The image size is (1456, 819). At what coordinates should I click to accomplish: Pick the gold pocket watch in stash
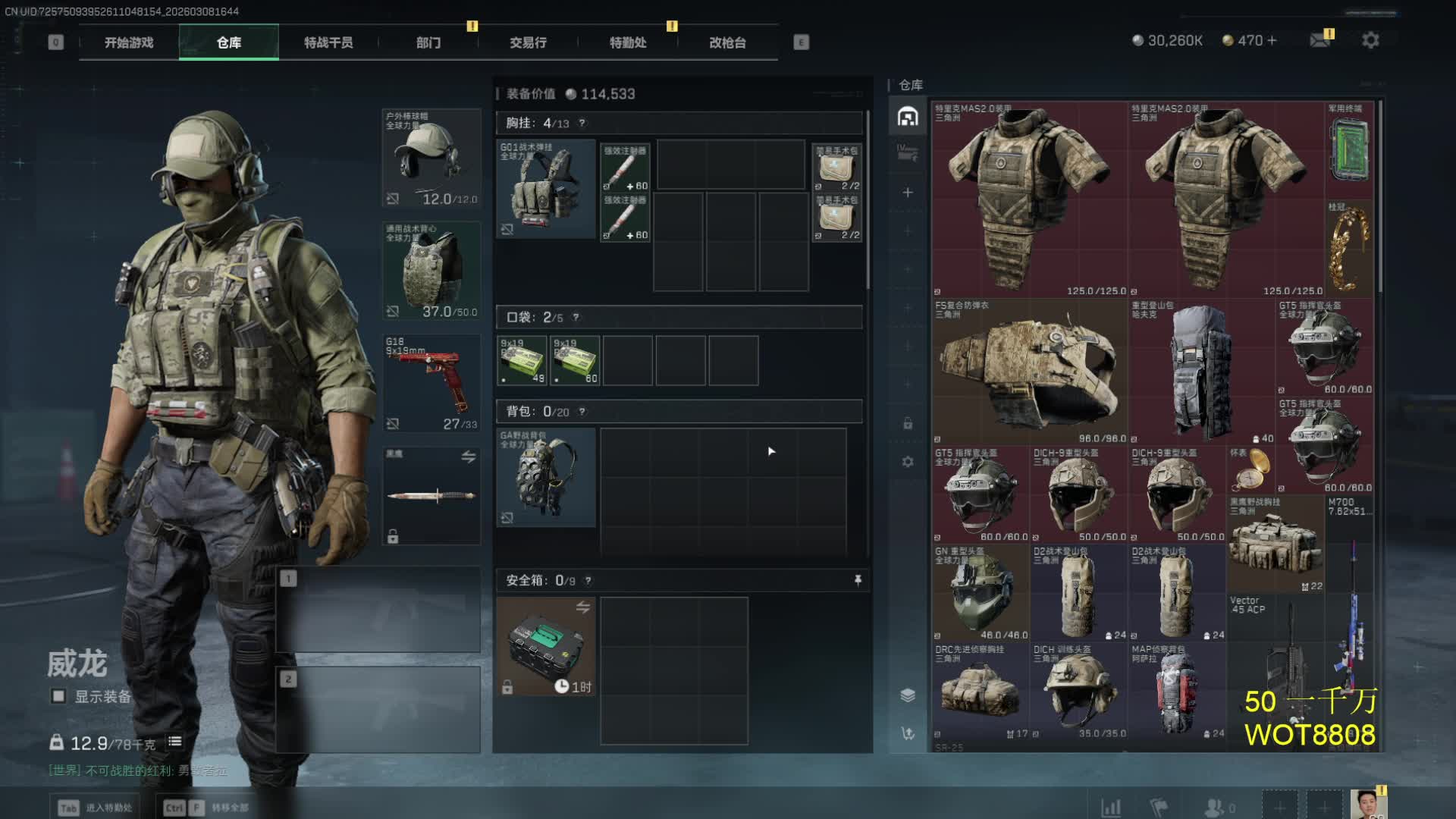click(x=1250, y=470)
